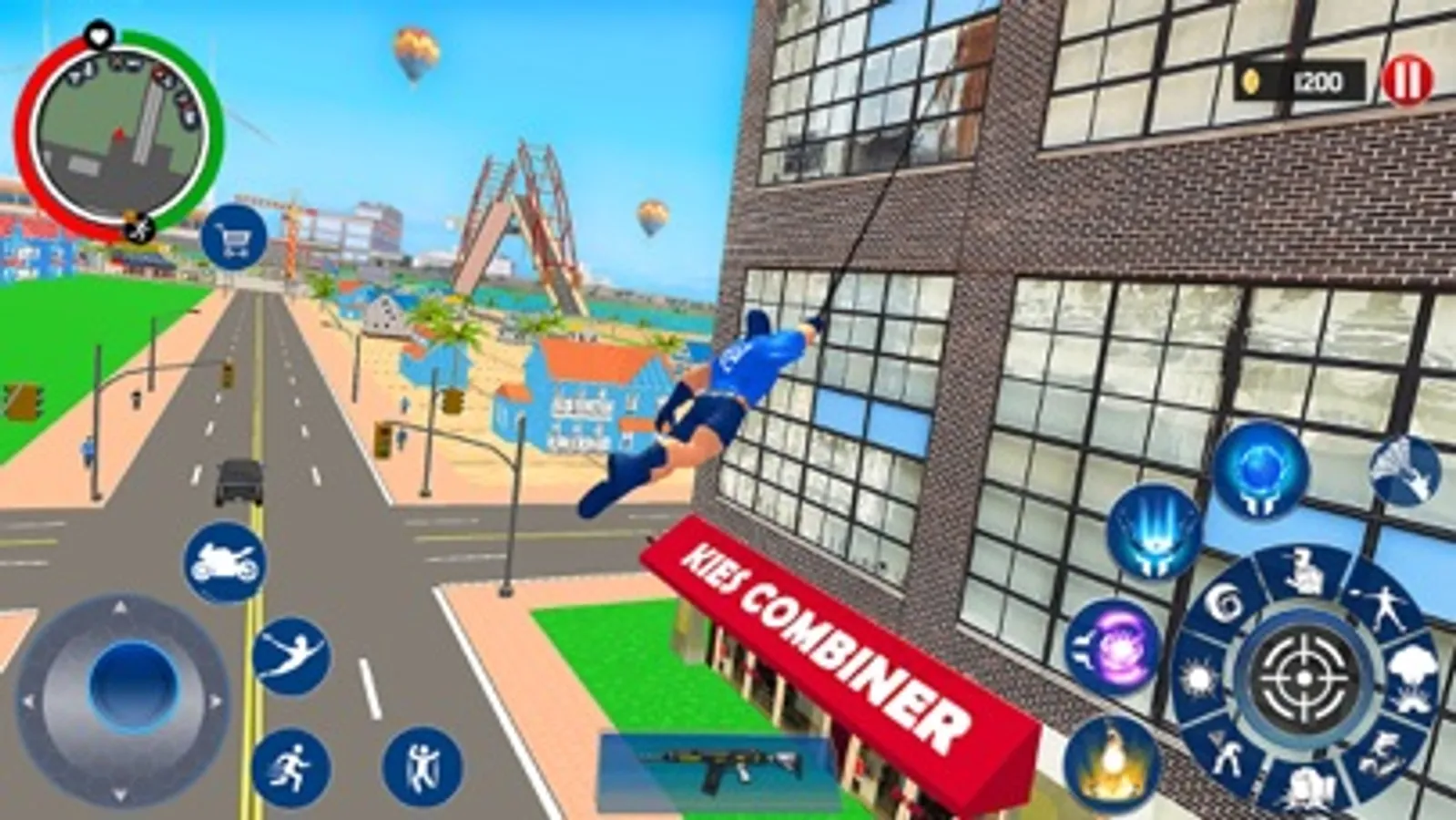Select the tornado weapon wheel segment
Image resolution: width=1456 pixels, height=820 pixels.
(x=1225, y=603)
